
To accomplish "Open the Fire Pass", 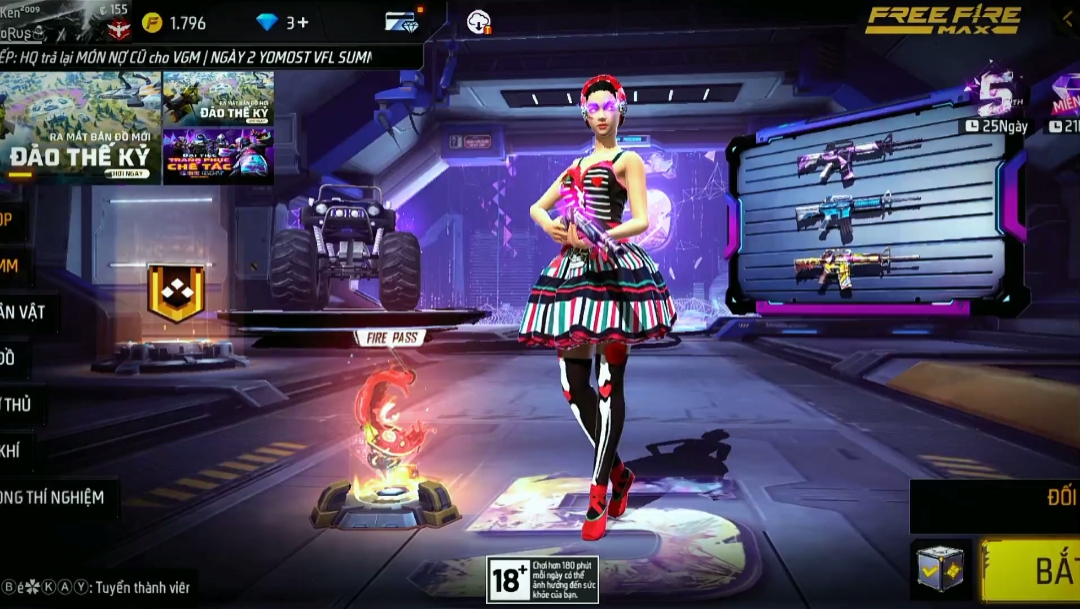I will pos(388,337).
